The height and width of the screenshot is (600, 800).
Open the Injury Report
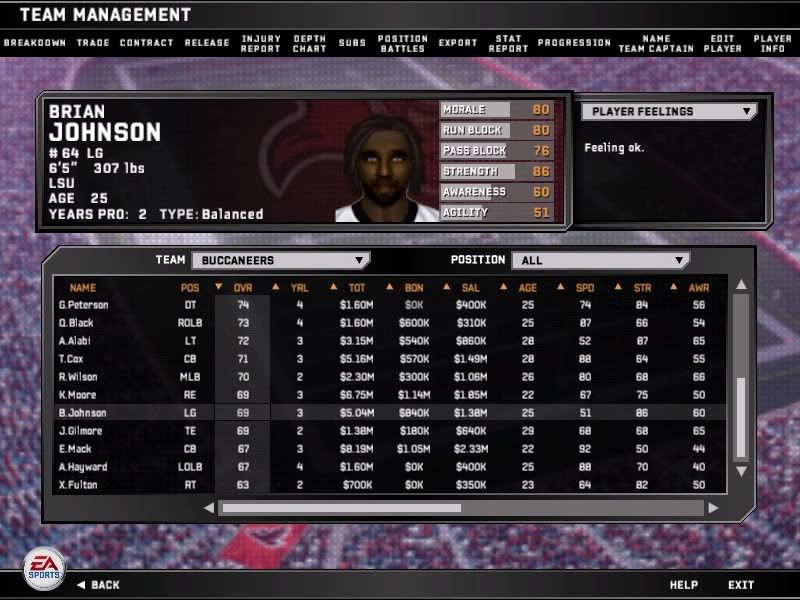pos(261,43)
